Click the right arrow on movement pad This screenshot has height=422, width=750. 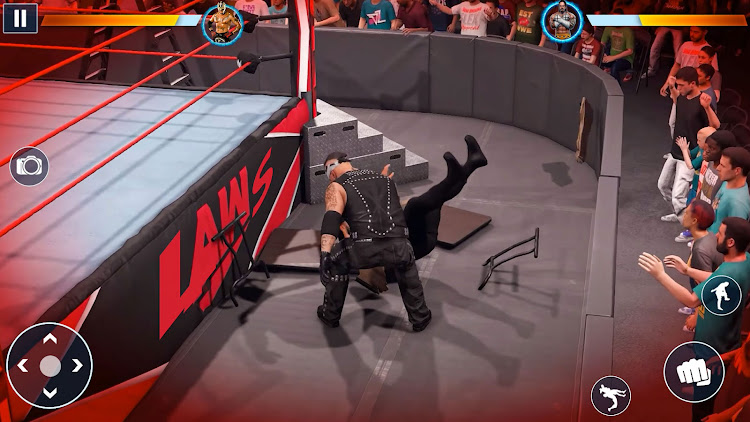point(75,366)
